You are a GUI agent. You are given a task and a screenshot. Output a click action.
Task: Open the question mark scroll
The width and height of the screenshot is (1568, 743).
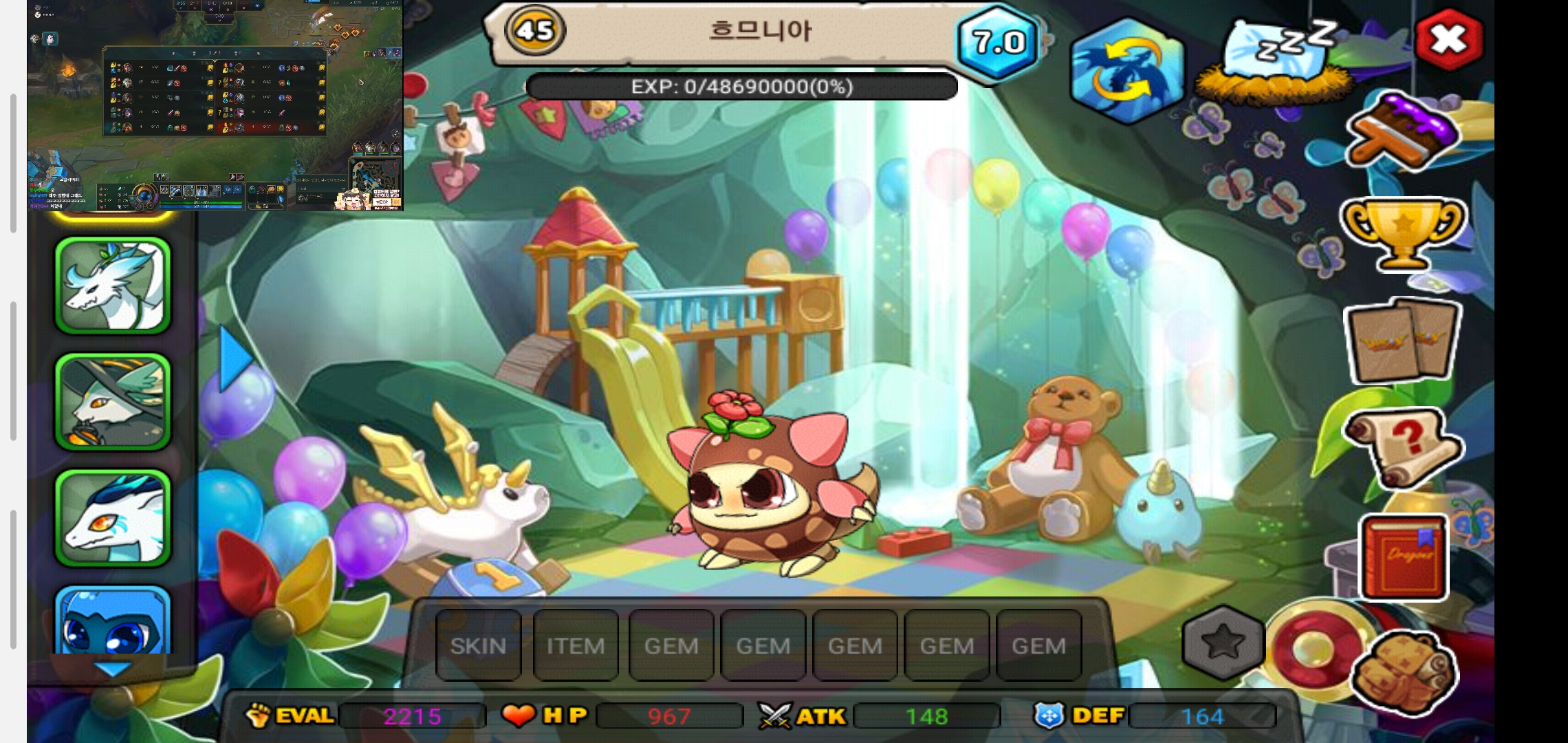1403,448
